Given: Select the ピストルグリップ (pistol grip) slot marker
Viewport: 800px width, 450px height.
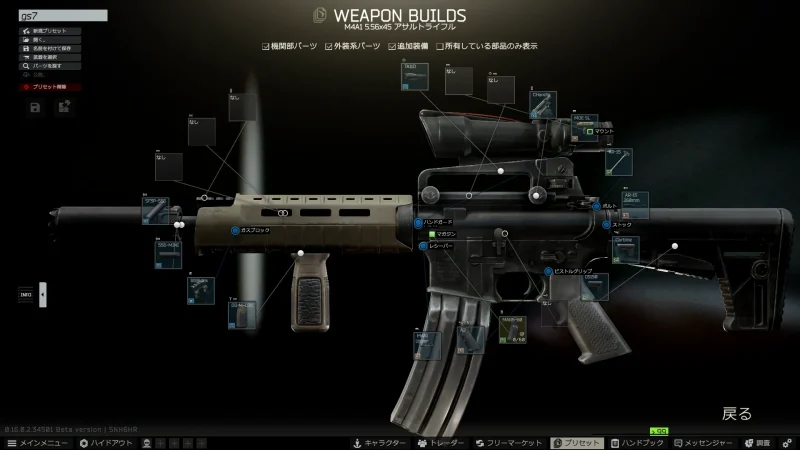Looking at the screenshot, I should point(549,271).
